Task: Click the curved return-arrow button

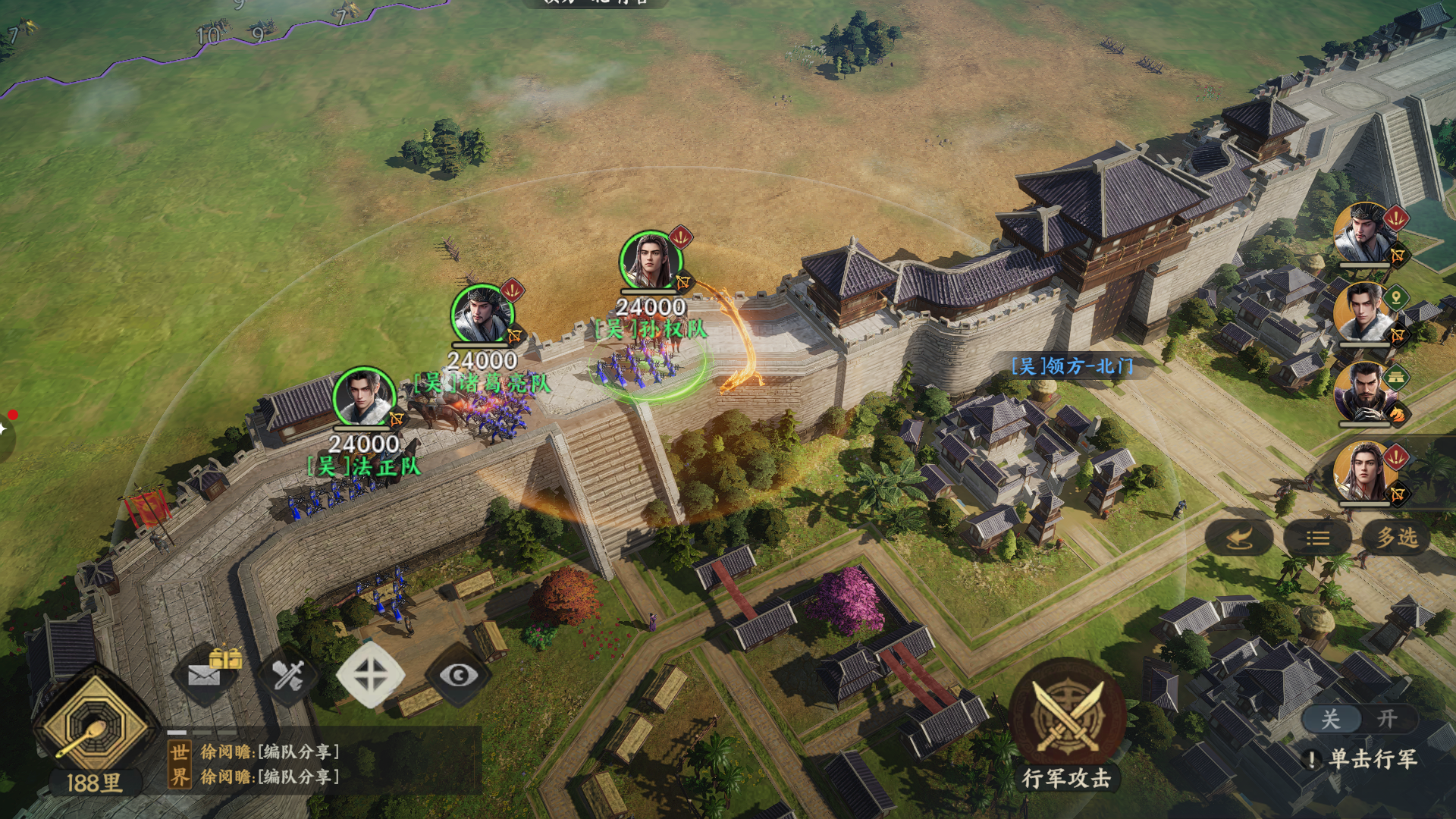Action: pos(1238,538)
